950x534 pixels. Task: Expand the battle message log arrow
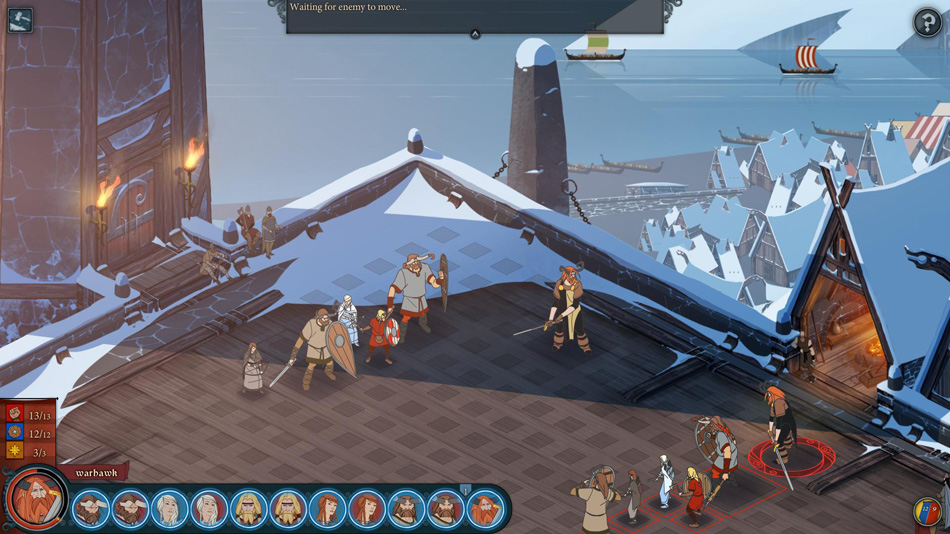click(x=475, y=34)
